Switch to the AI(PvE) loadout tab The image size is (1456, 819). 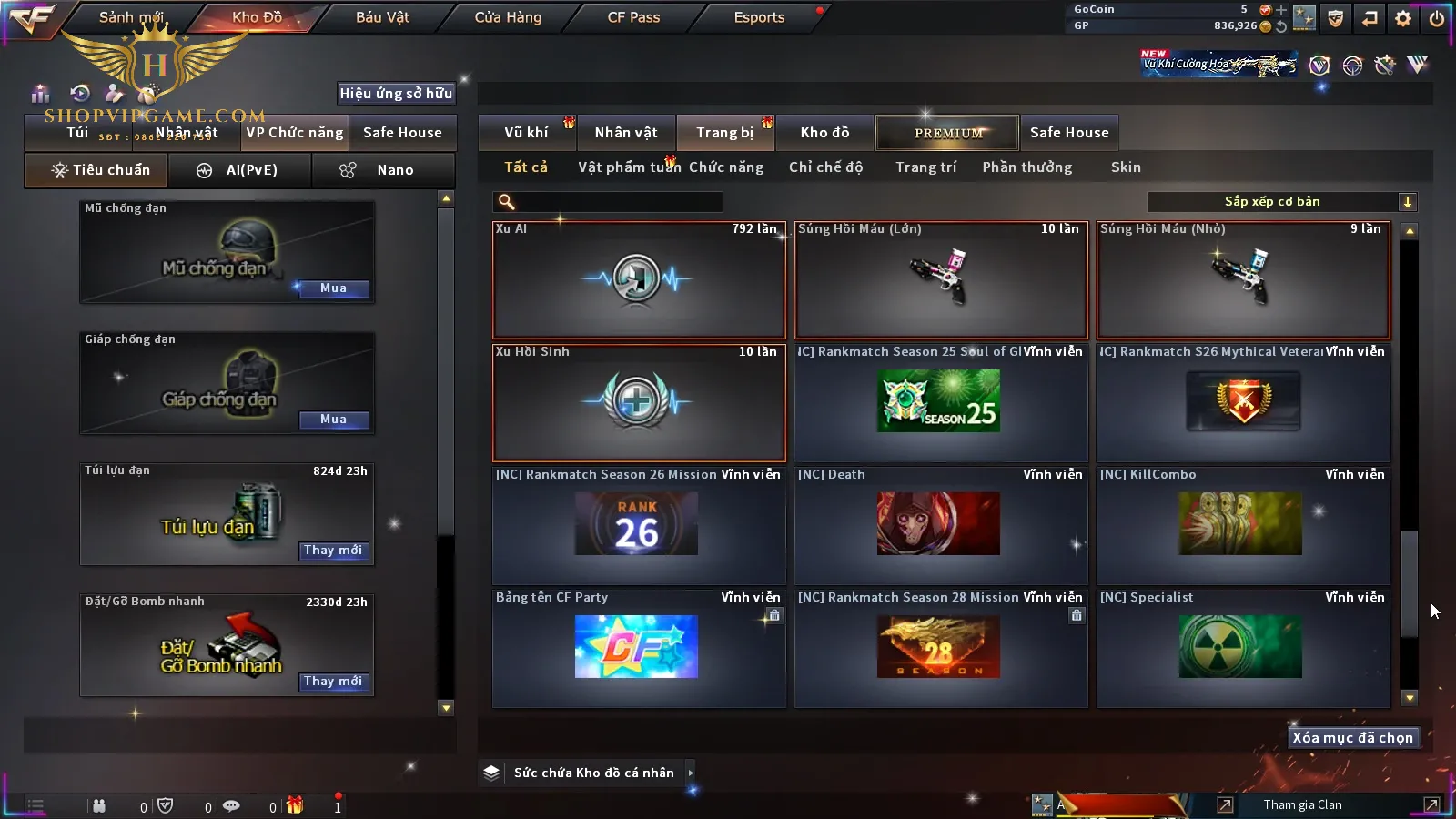tap(239, 170)
